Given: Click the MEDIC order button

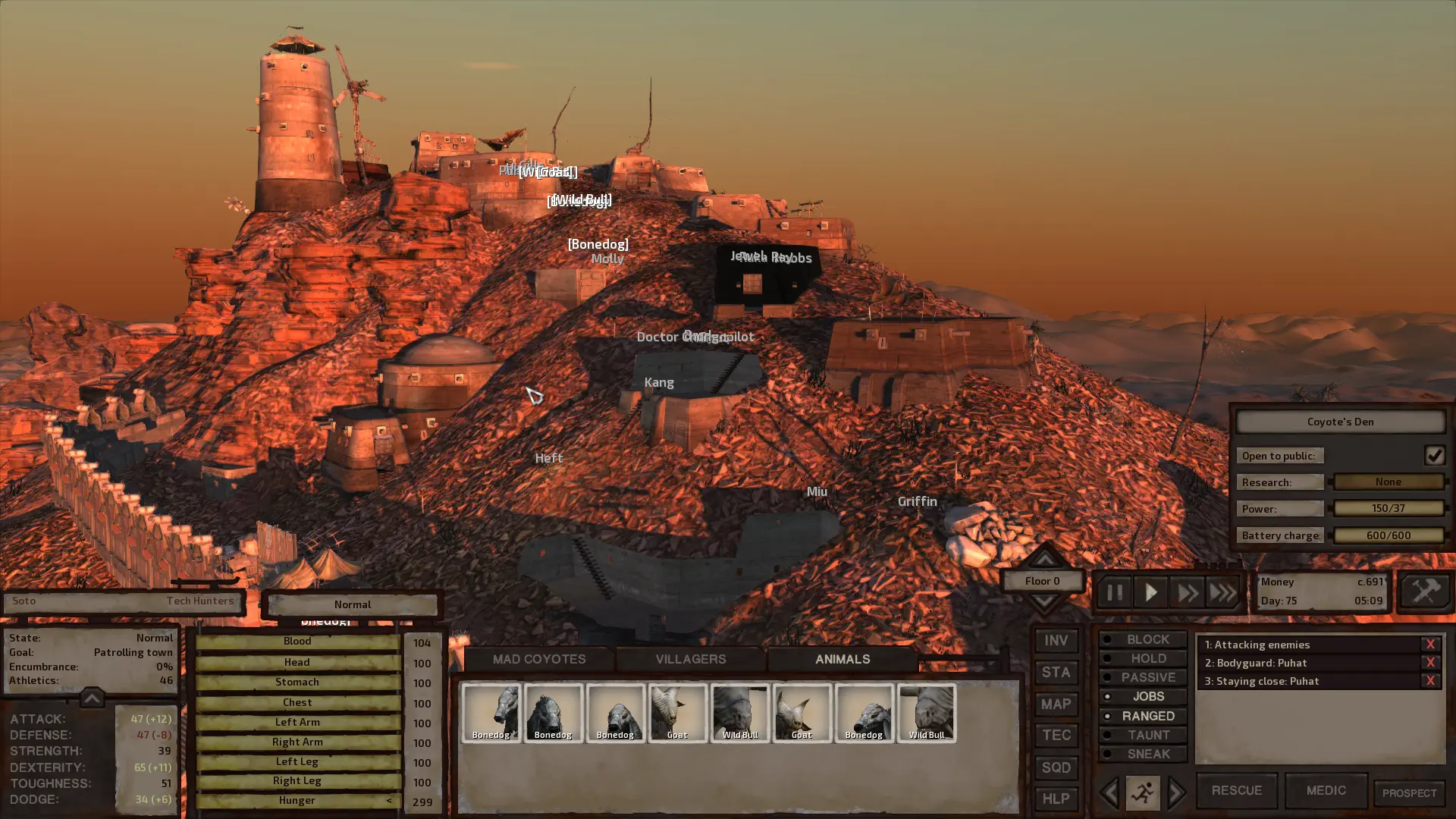Looking at the screenshot, I should click(1326, 790).
